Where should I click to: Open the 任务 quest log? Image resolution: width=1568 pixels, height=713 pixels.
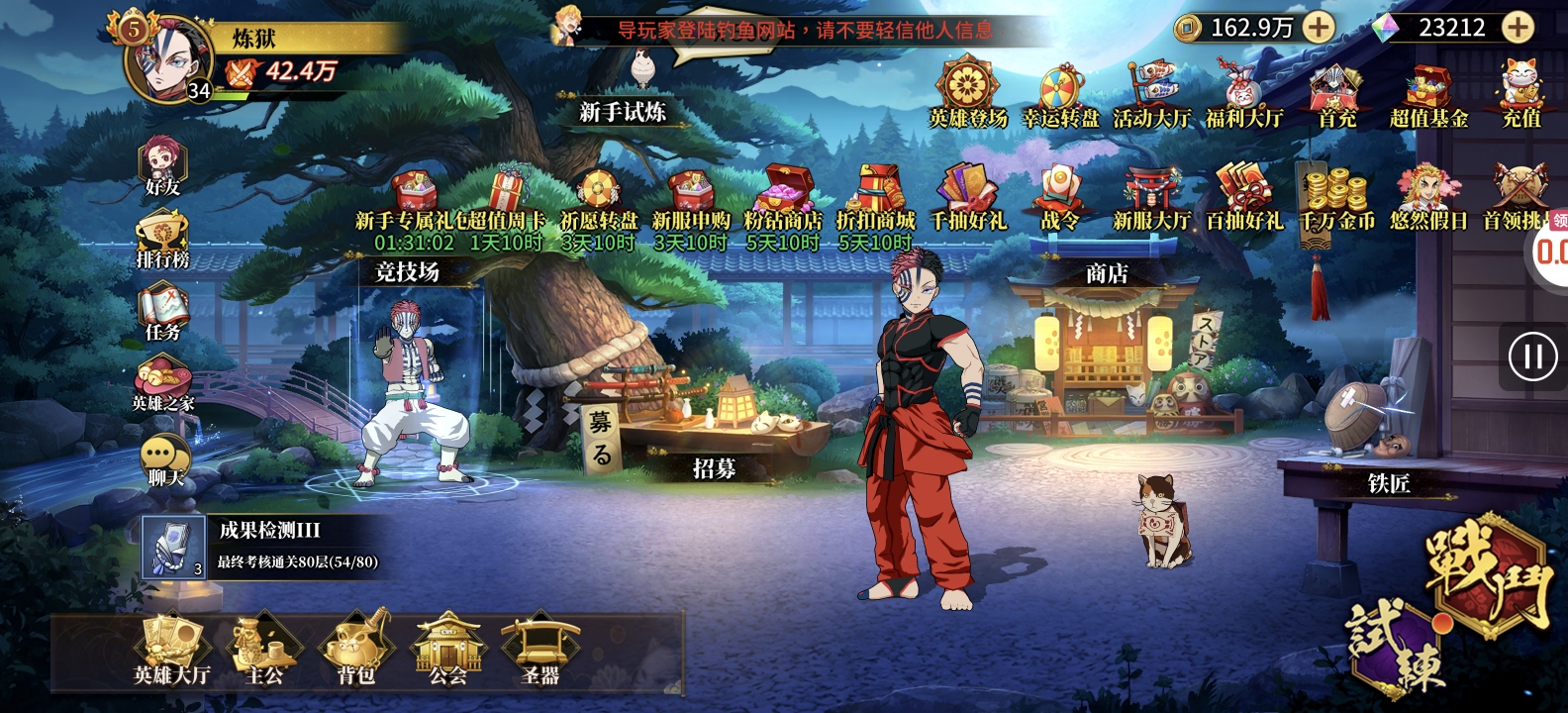tap(162, 312)
